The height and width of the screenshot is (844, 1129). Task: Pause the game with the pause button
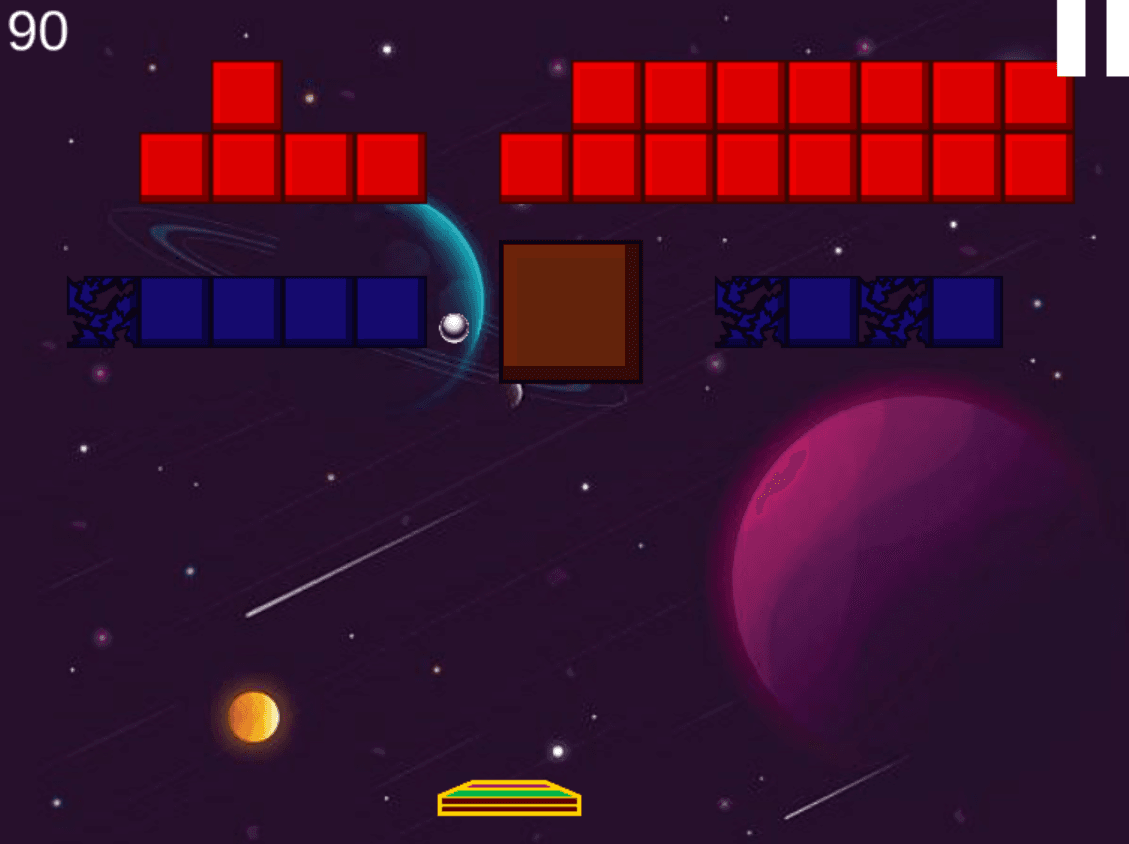[x=1094, y=37]
